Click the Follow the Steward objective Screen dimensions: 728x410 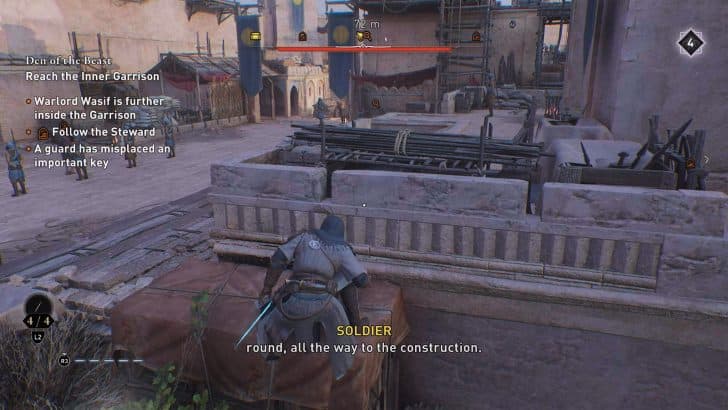tap(95, 132)
